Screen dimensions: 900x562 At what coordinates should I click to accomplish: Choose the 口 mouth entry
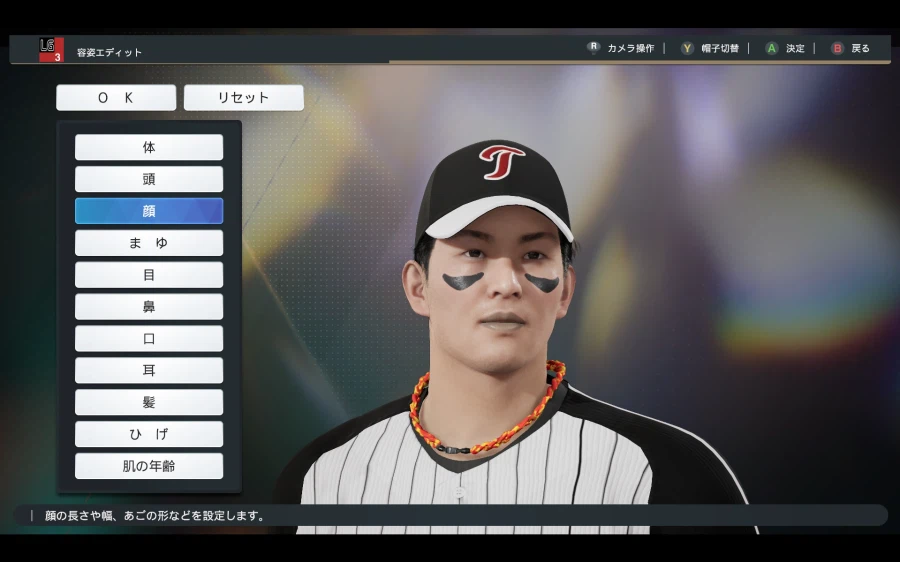[149, 339]
